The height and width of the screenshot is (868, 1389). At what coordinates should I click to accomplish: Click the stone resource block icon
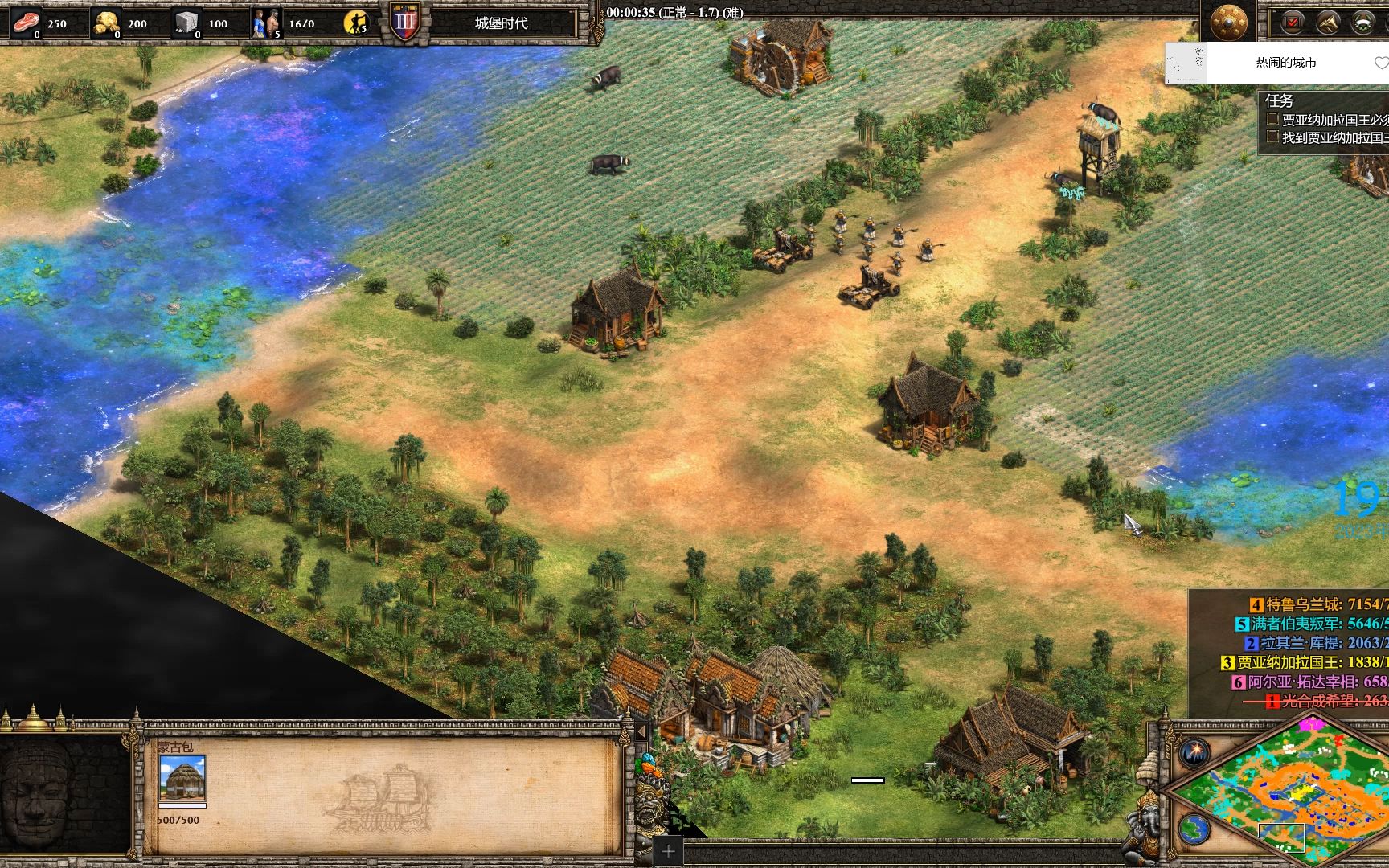pos(186,22)
